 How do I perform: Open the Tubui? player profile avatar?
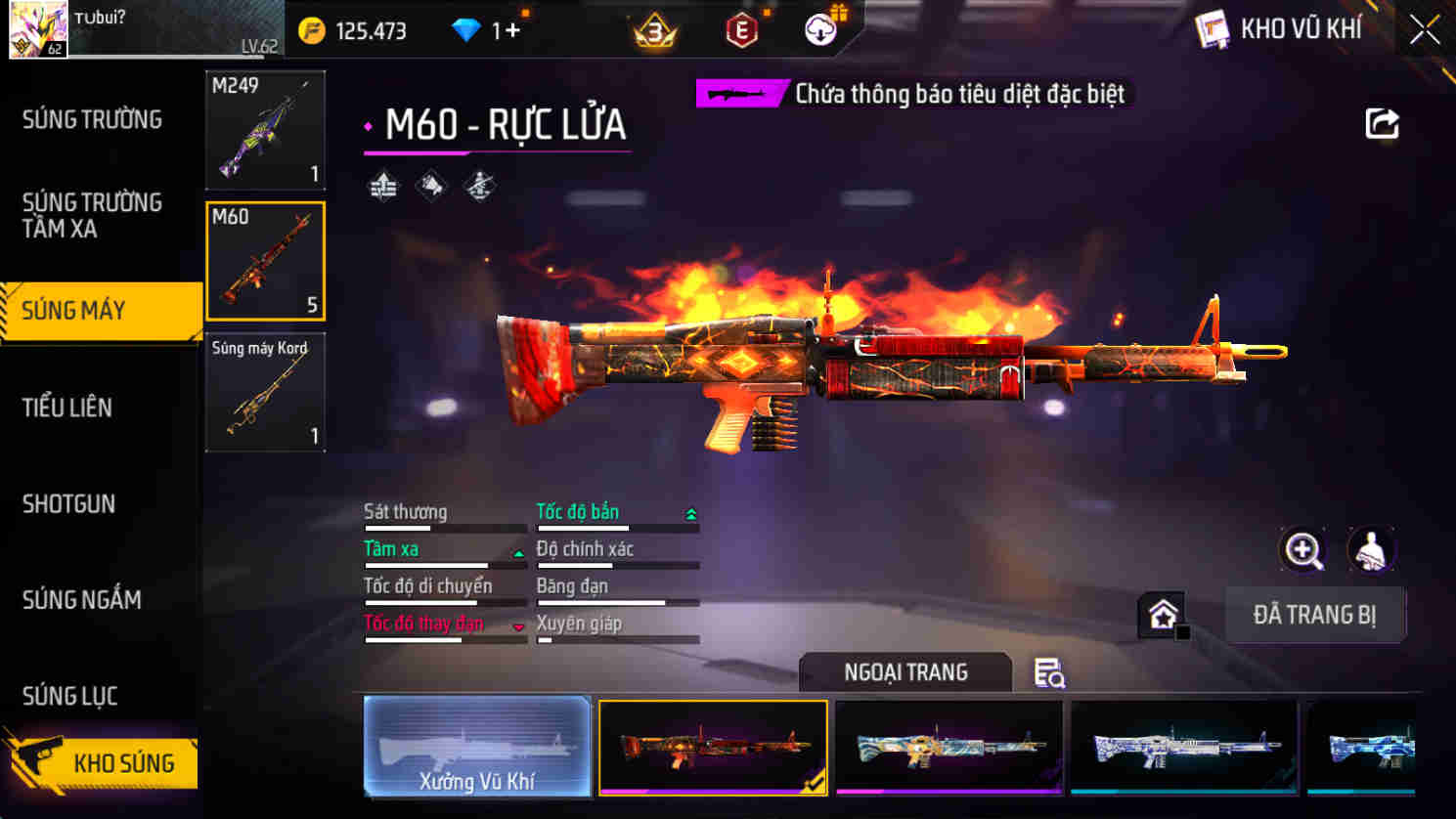tap(37, 28)
